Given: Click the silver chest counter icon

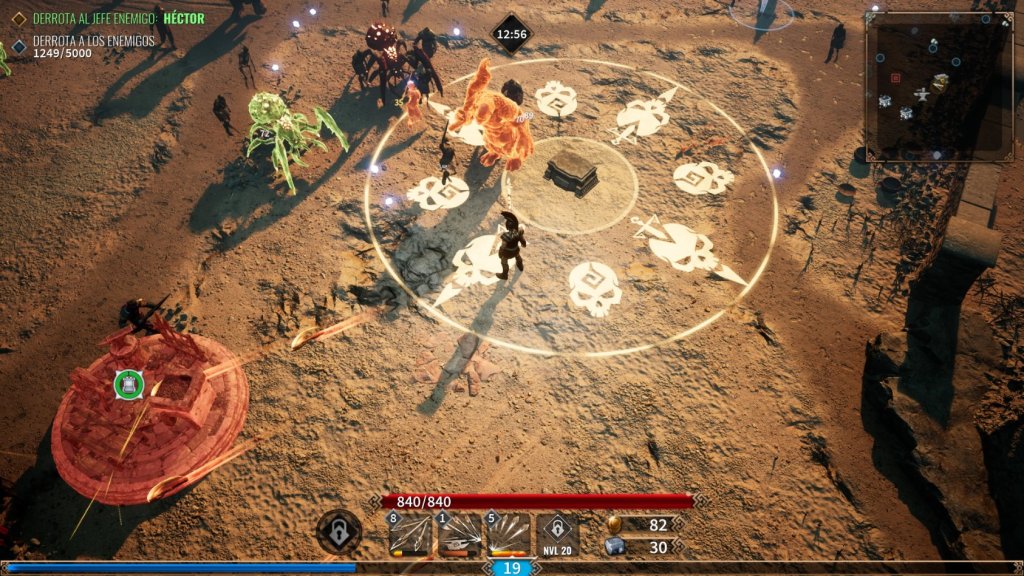Looking at the screenshot, I should (614, 547).
